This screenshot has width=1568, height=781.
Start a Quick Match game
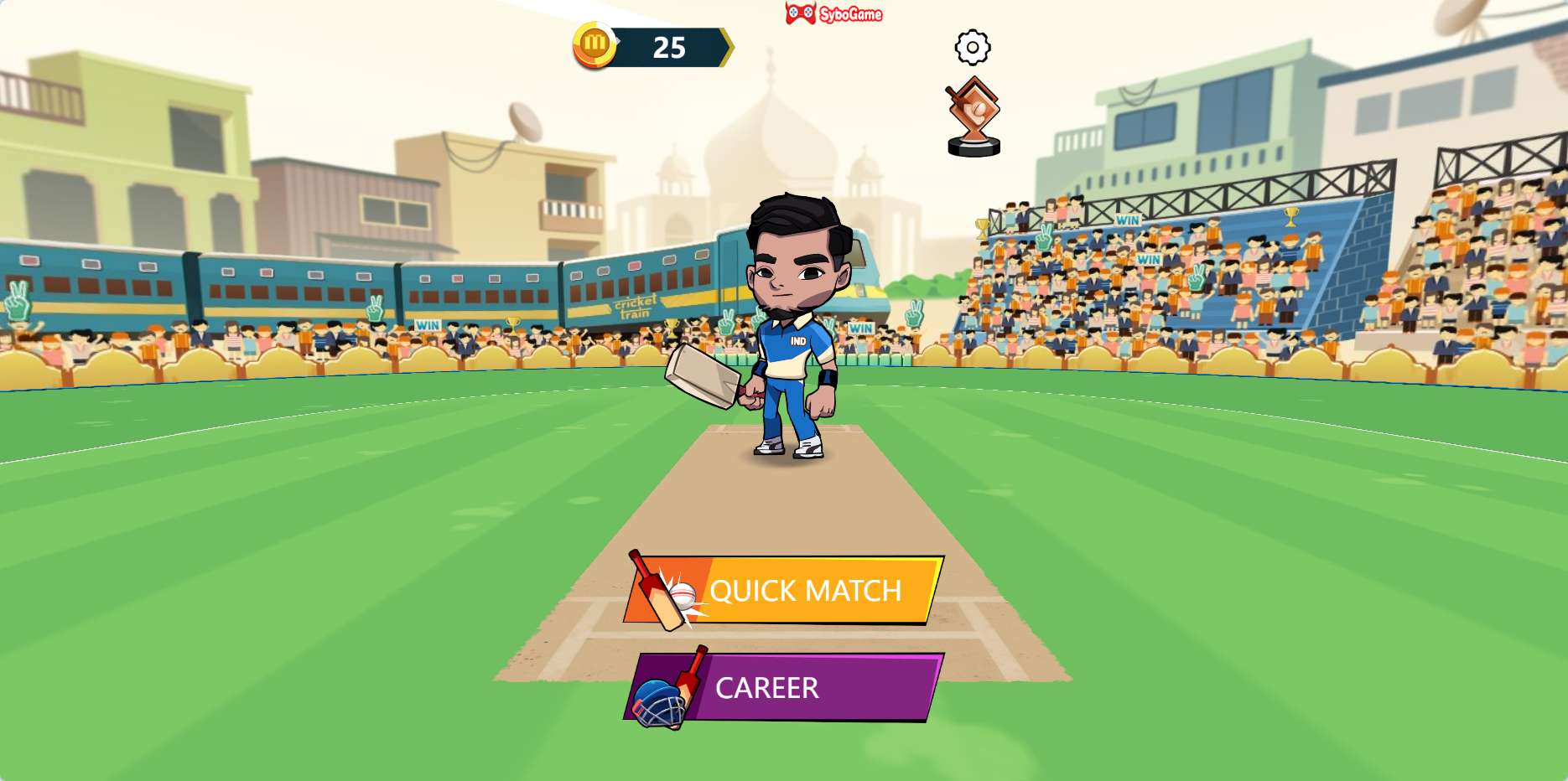coord(784,591)
